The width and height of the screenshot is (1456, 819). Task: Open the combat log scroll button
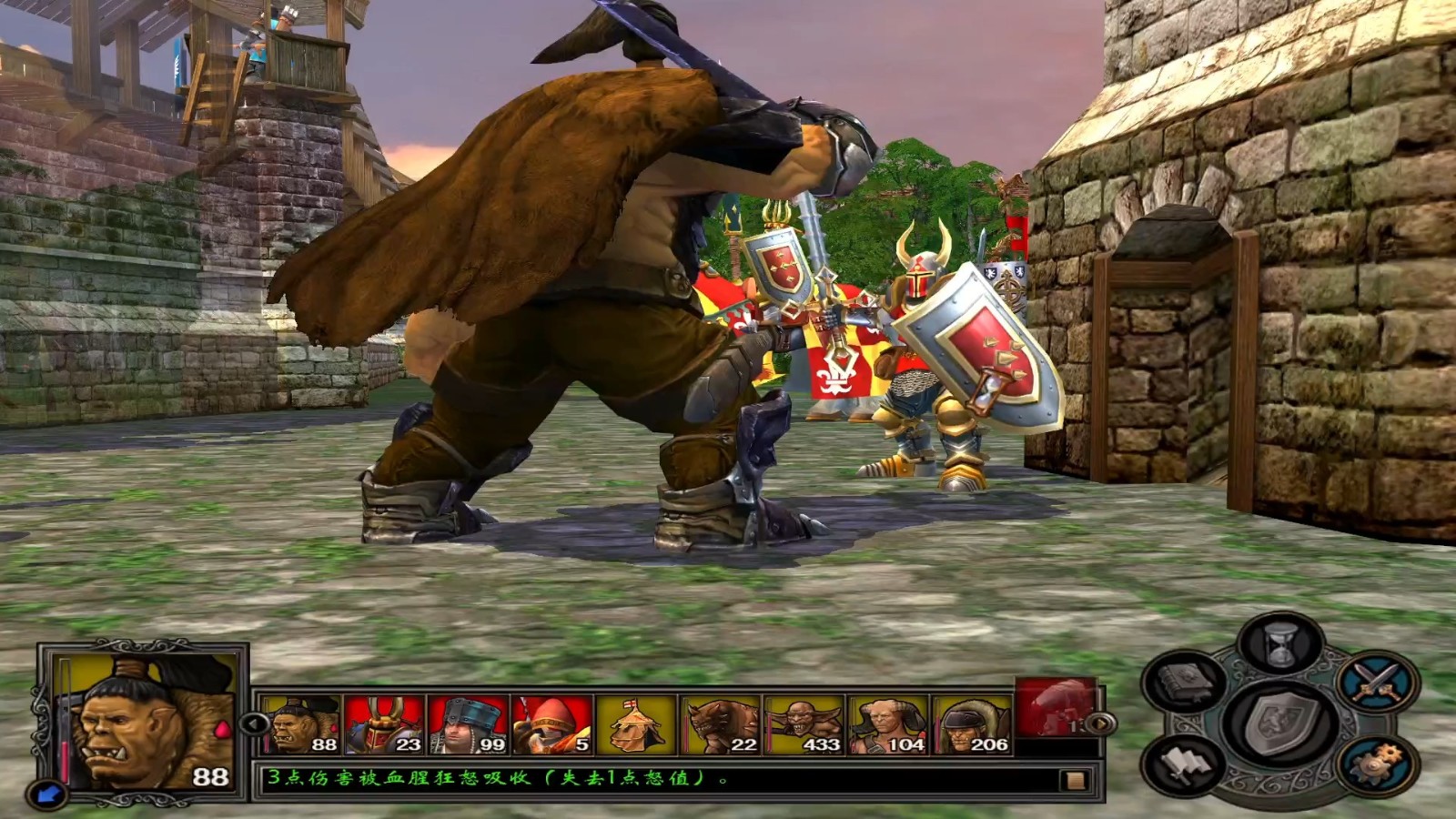click(x=1075, y=780)
